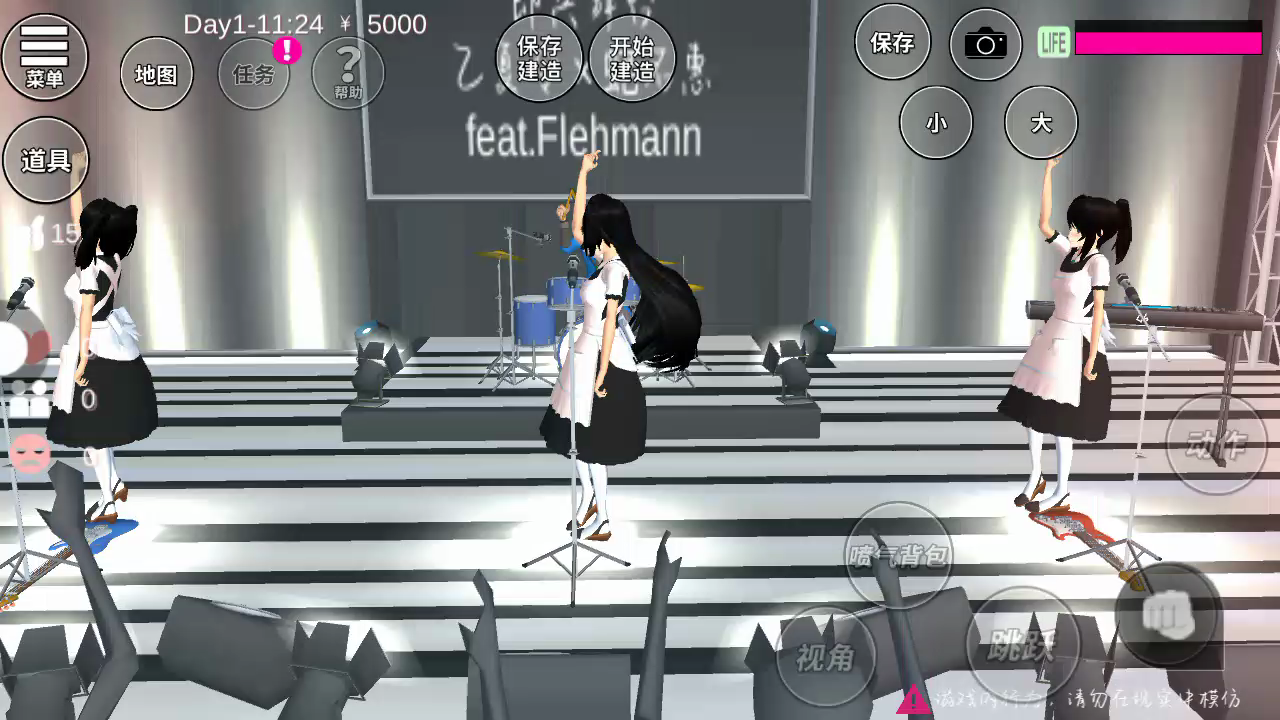The height and width of the screenshot is (720, 1280).
Task: Start building with 开始建造
Action: (632, 59)
